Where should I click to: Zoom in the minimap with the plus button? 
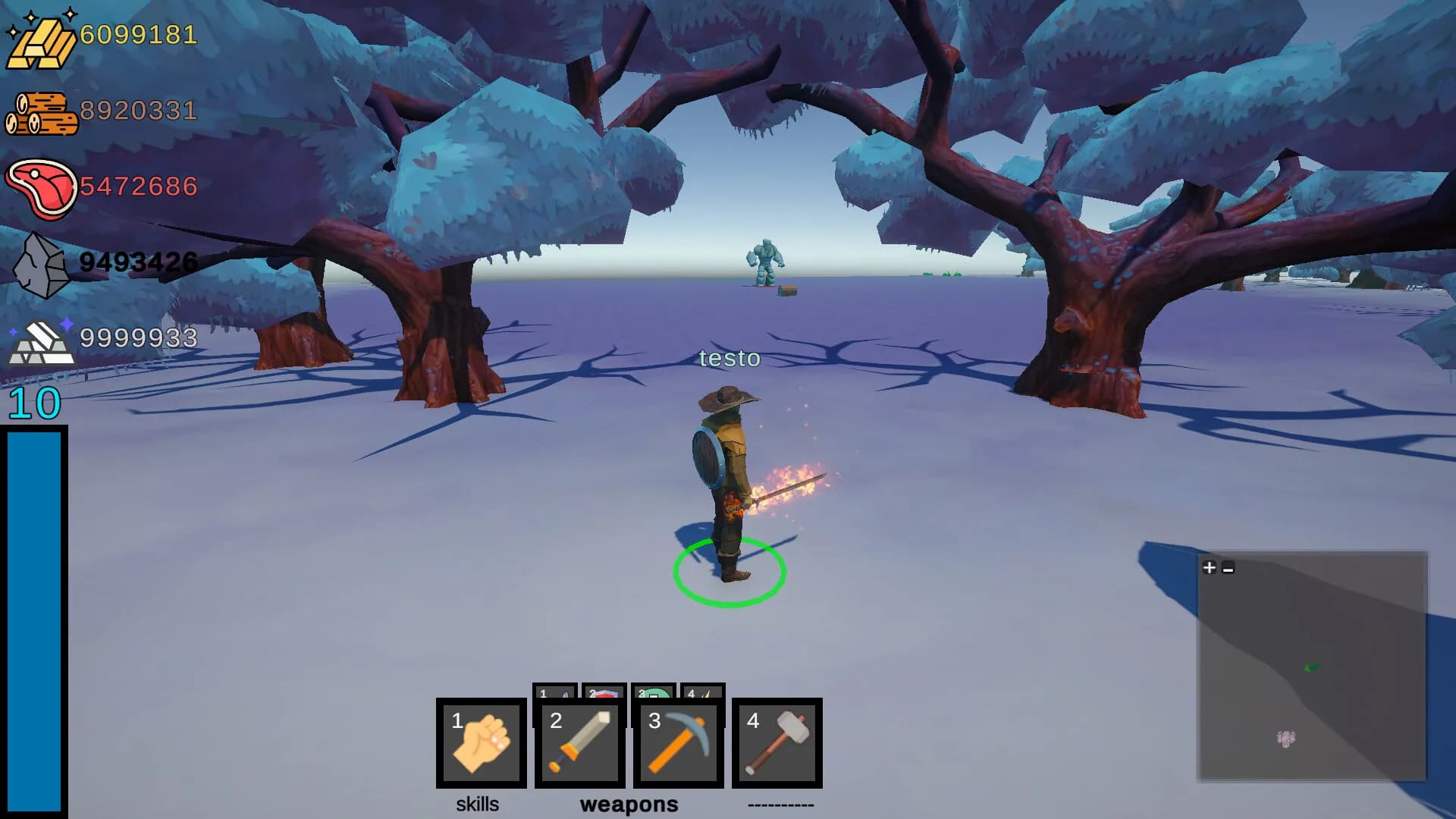click(x=1209, y=567)
